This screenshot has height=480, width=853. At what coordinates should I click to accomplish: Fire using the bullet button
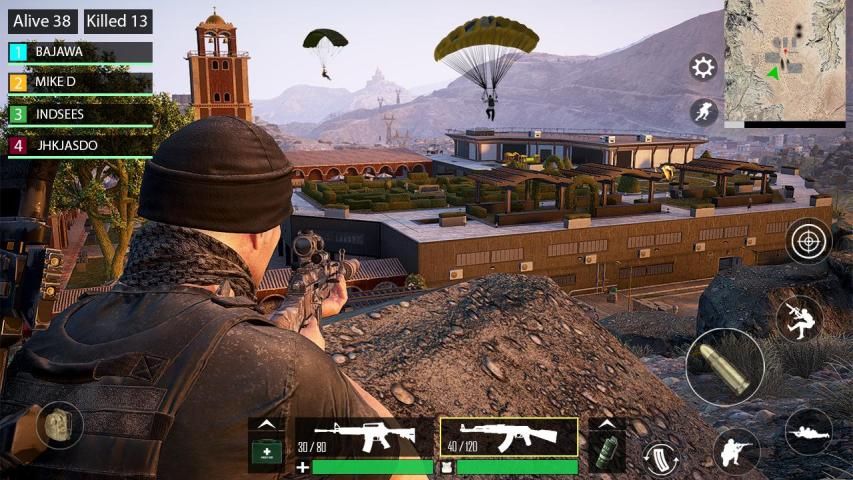pos(725,367)
